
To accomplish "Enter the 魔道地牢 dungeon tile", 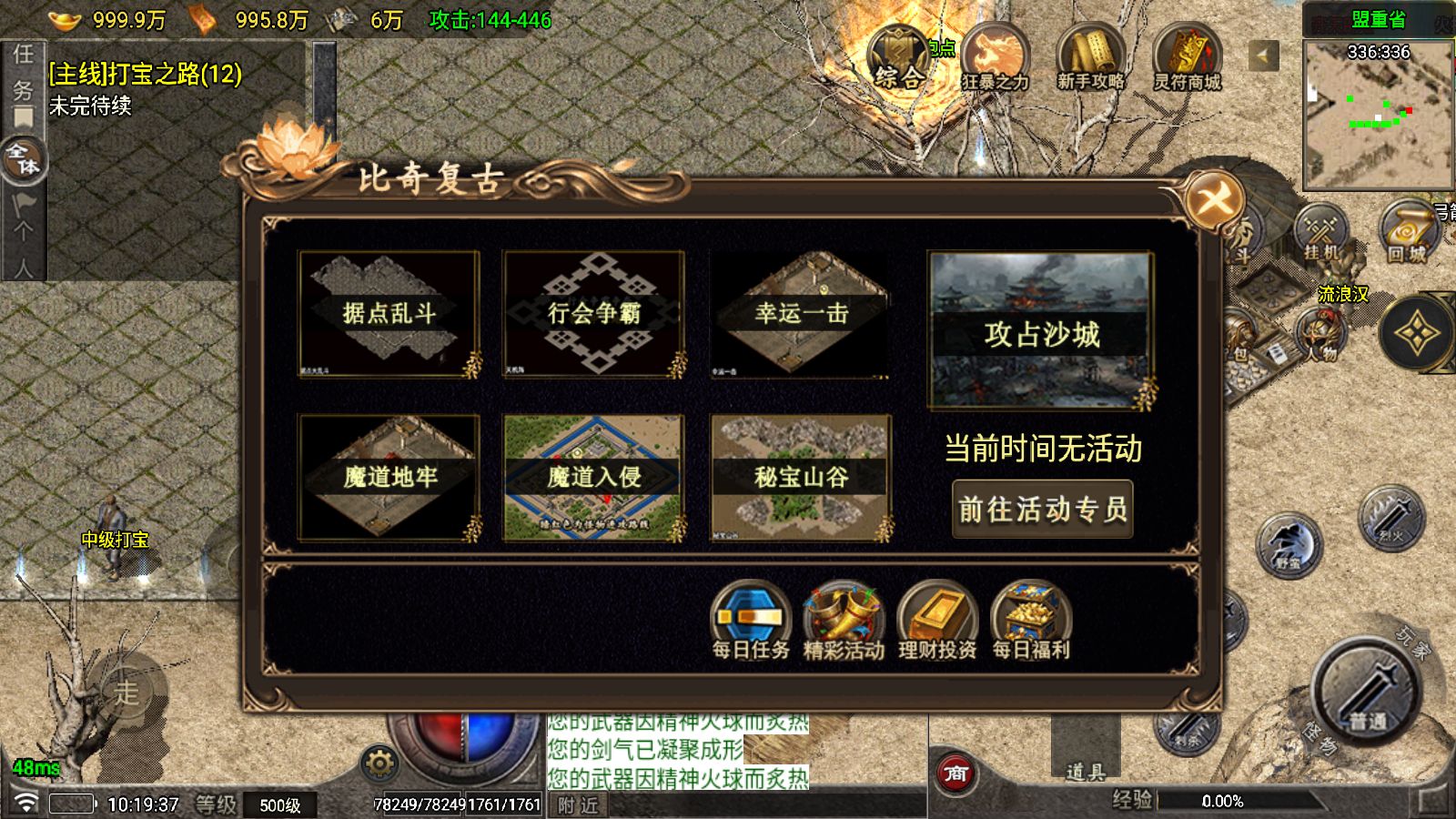I will (389, 477).
